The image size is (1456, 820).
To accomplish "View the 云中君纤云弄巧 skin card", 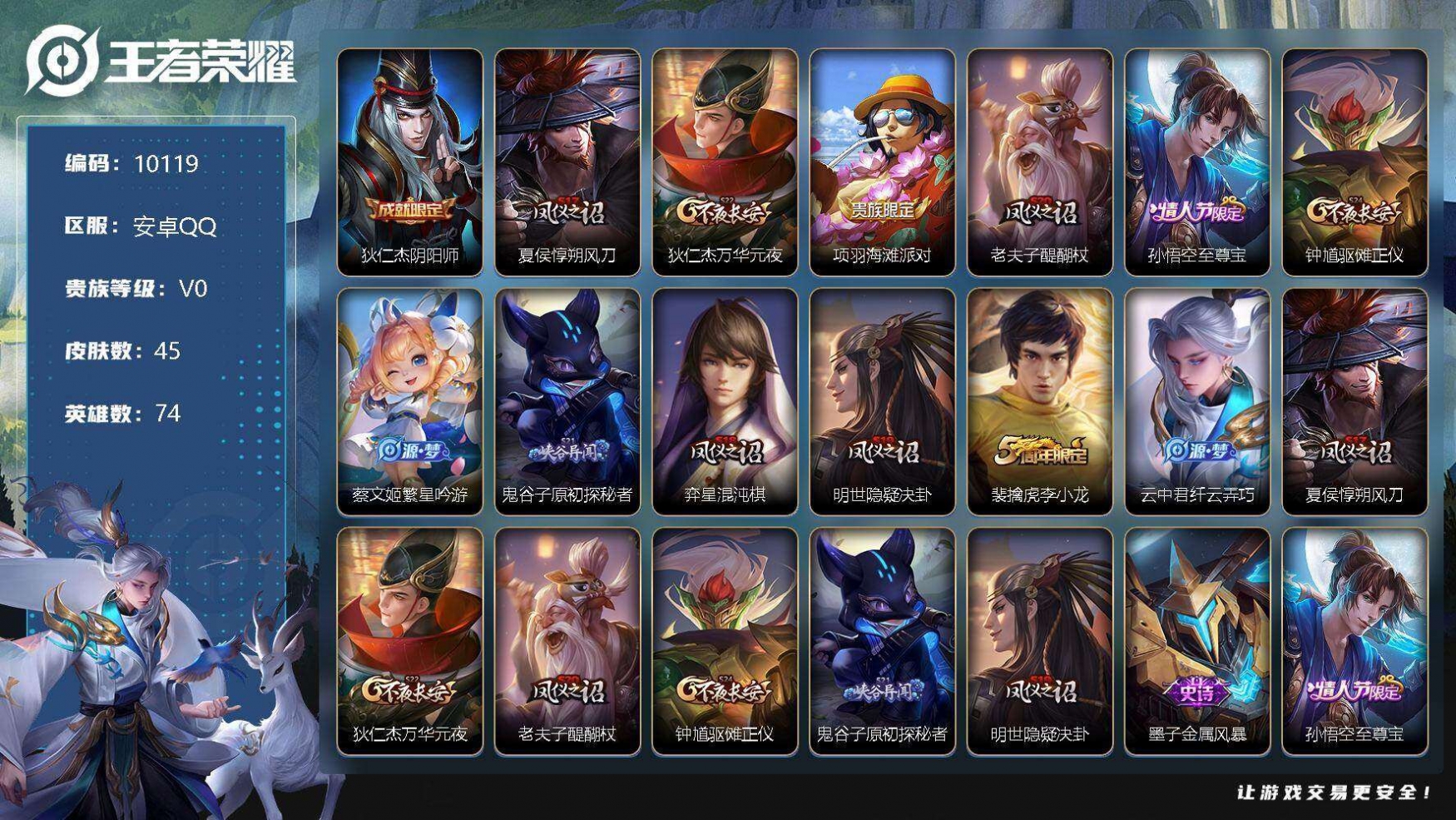I will (1196, 402).
